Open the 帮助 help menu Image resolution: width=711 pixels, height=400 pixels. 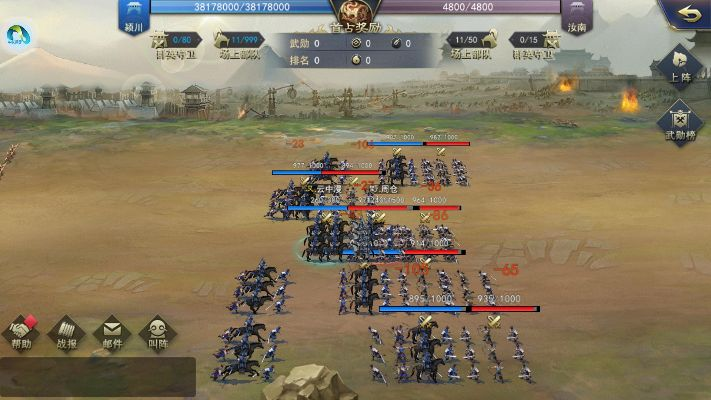22,332
